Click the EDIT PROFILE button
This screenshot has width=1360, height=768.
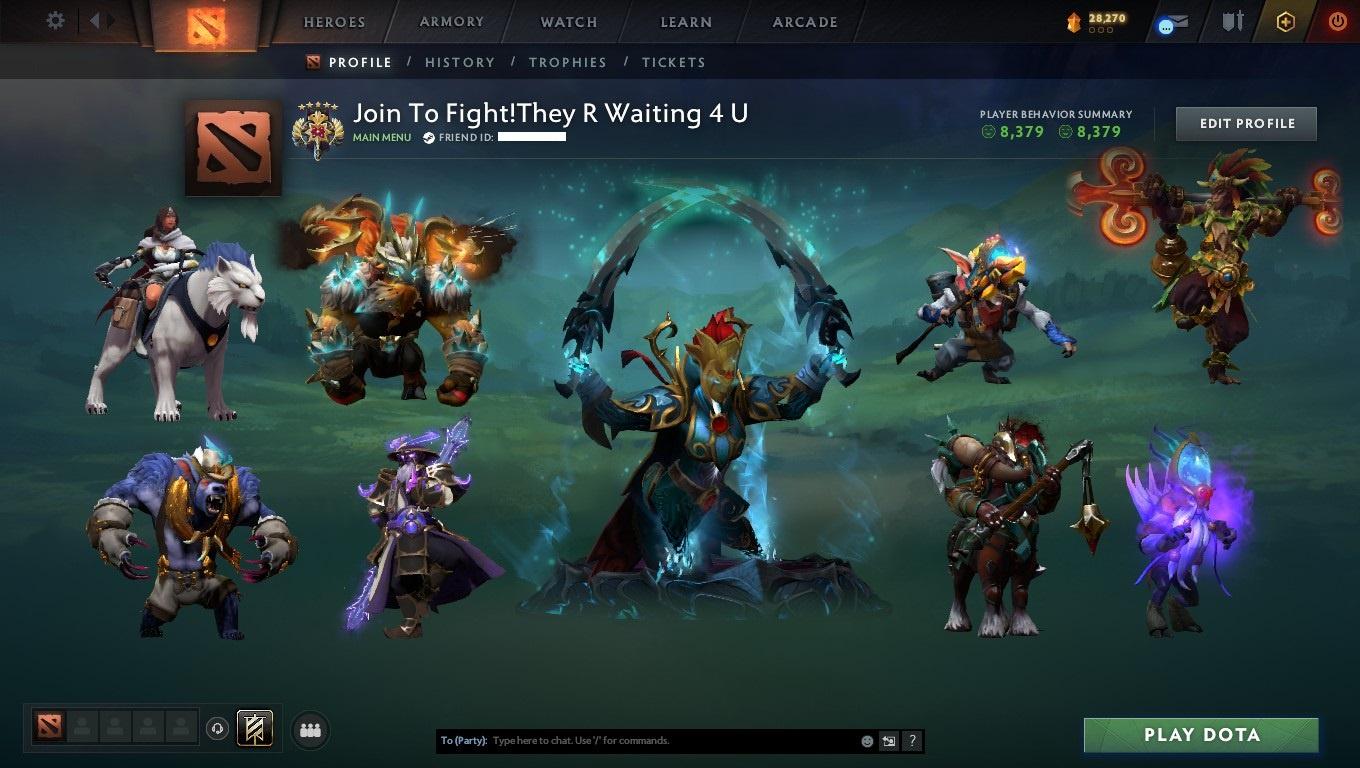[x=1246, y=123]
